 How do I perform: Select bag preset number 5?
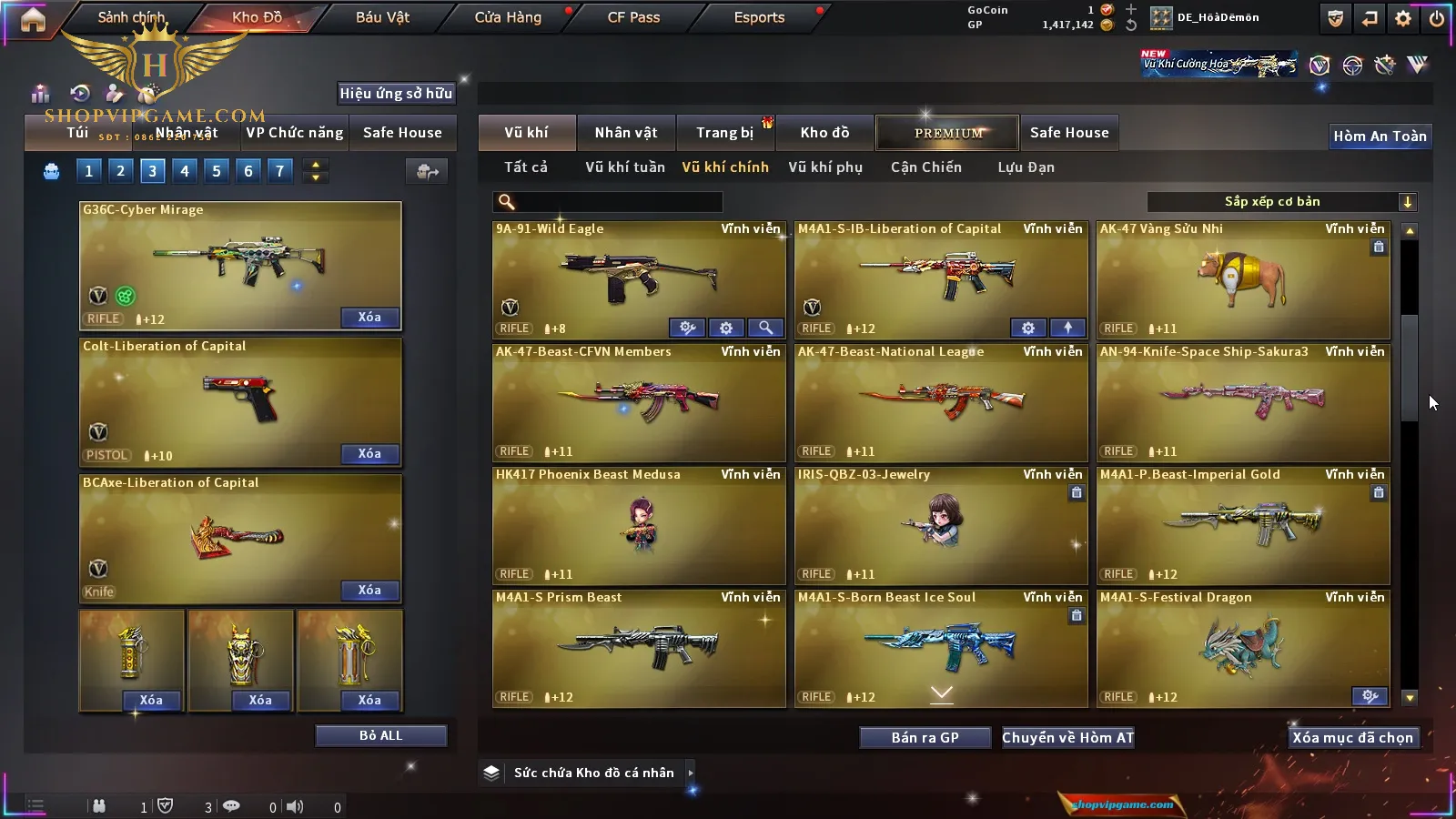click(217, 171)
